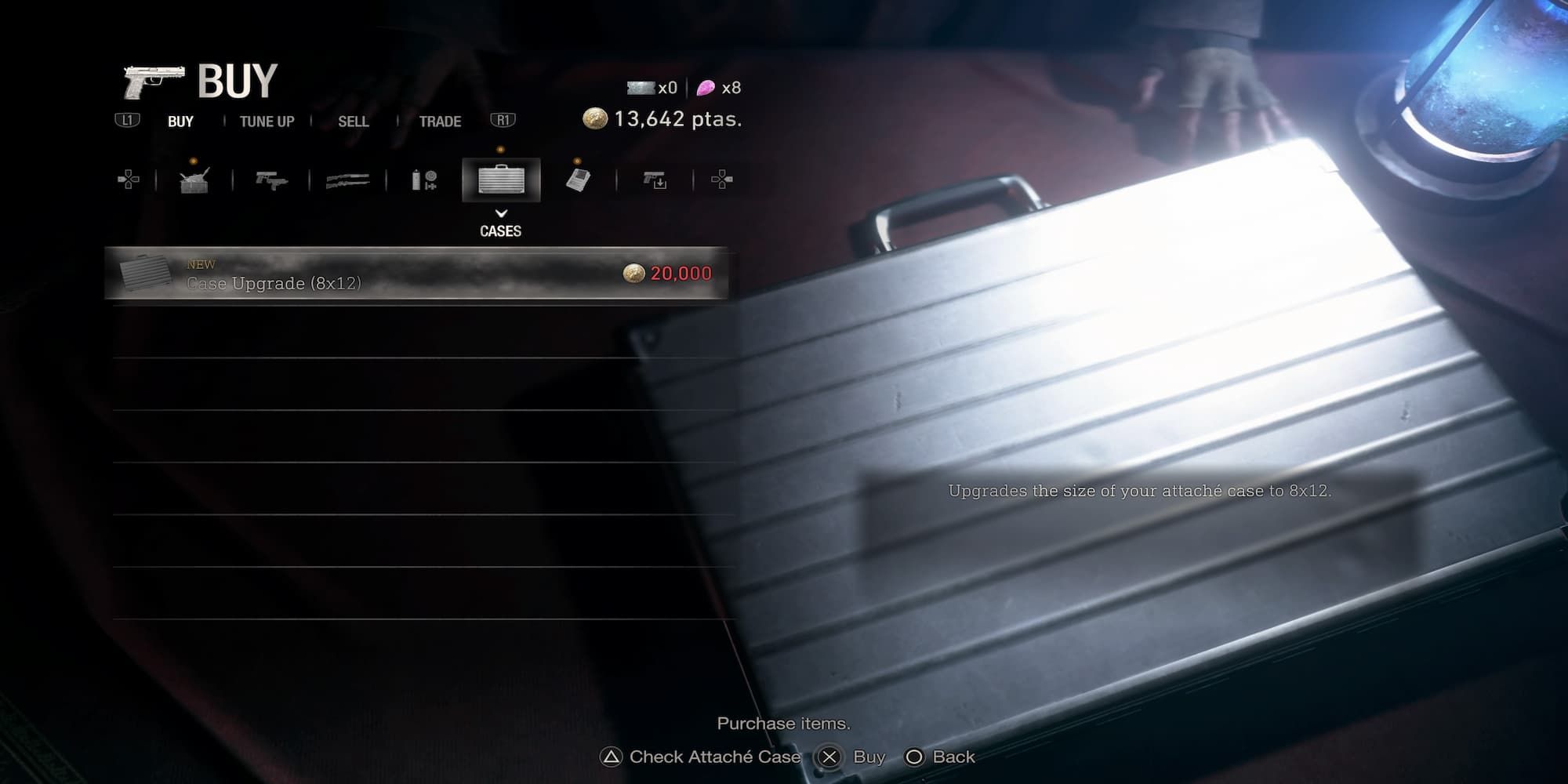Switch to the TRADE tab
1568x784 pixels.
(440, 121)
